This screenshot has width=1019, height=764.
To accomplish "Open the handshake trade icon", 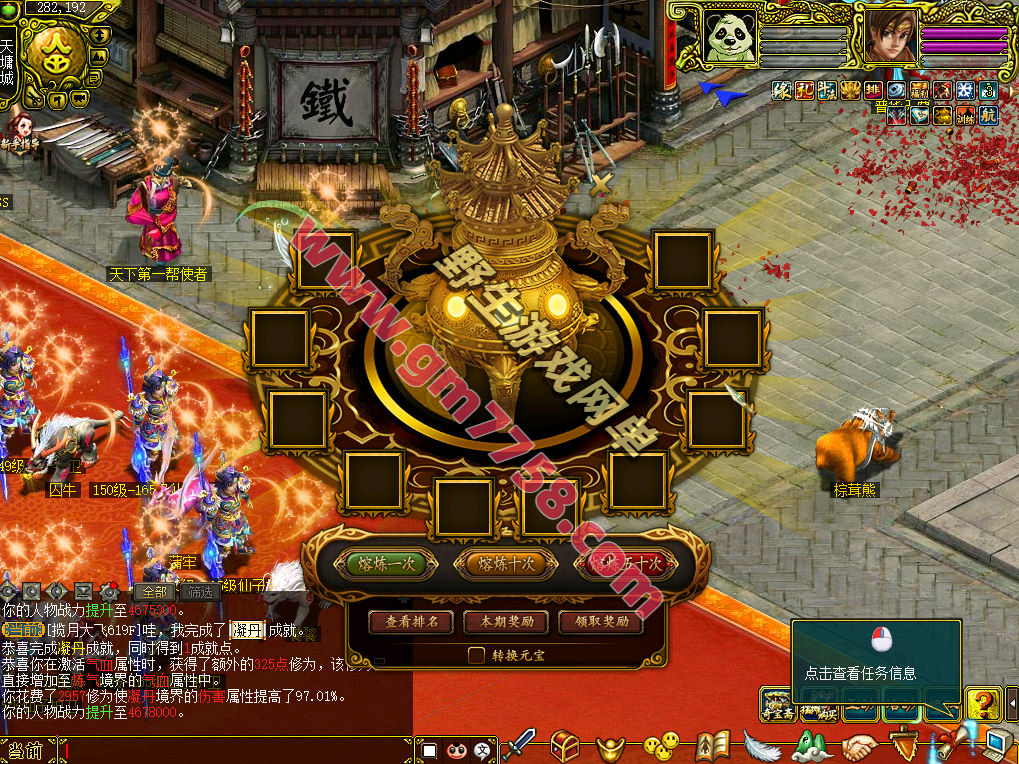I will pos(858,746).
